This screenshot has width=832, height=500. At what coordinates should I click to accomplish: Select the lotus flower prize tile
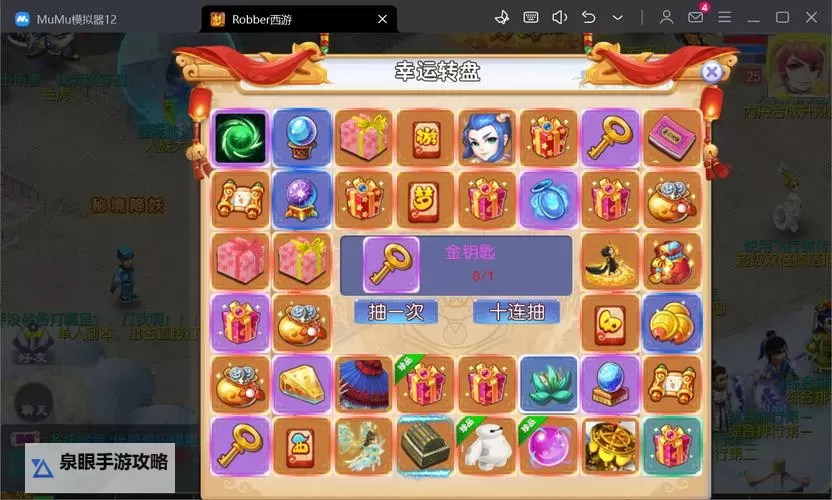click(x=549, y=383)
